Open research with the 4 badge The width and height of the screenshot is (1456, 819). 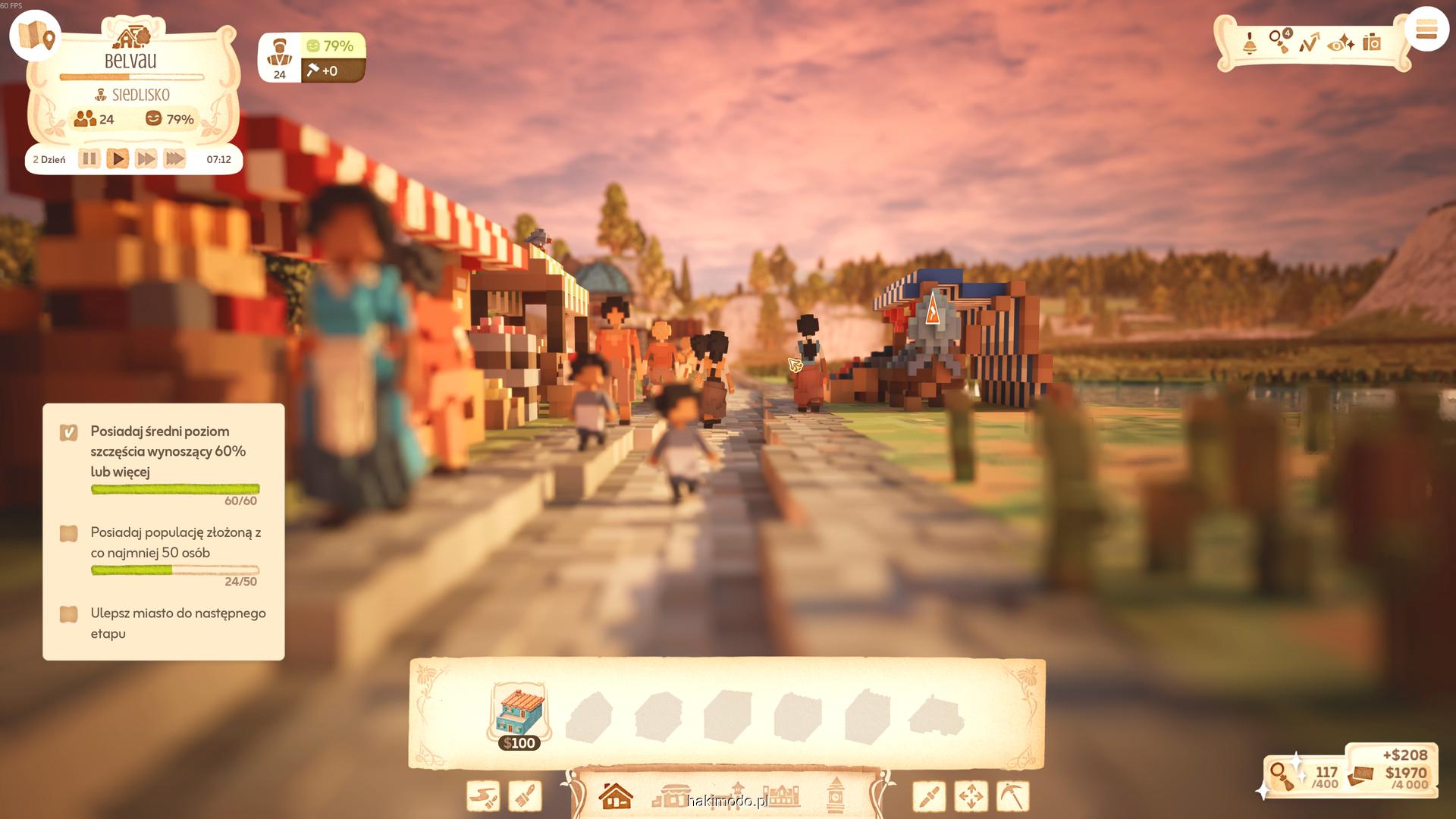tap(1280, 41)
